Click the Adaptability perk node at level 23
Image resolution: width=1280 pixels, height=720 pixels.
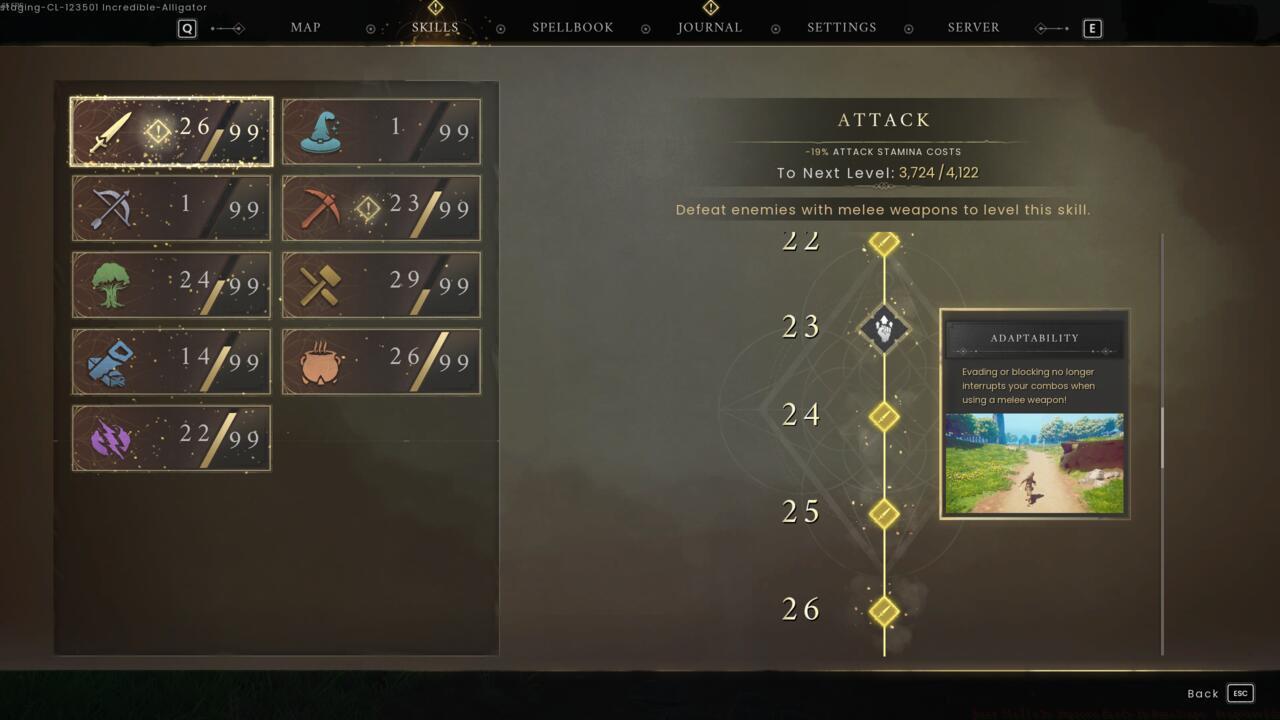[x=883, y=328]
